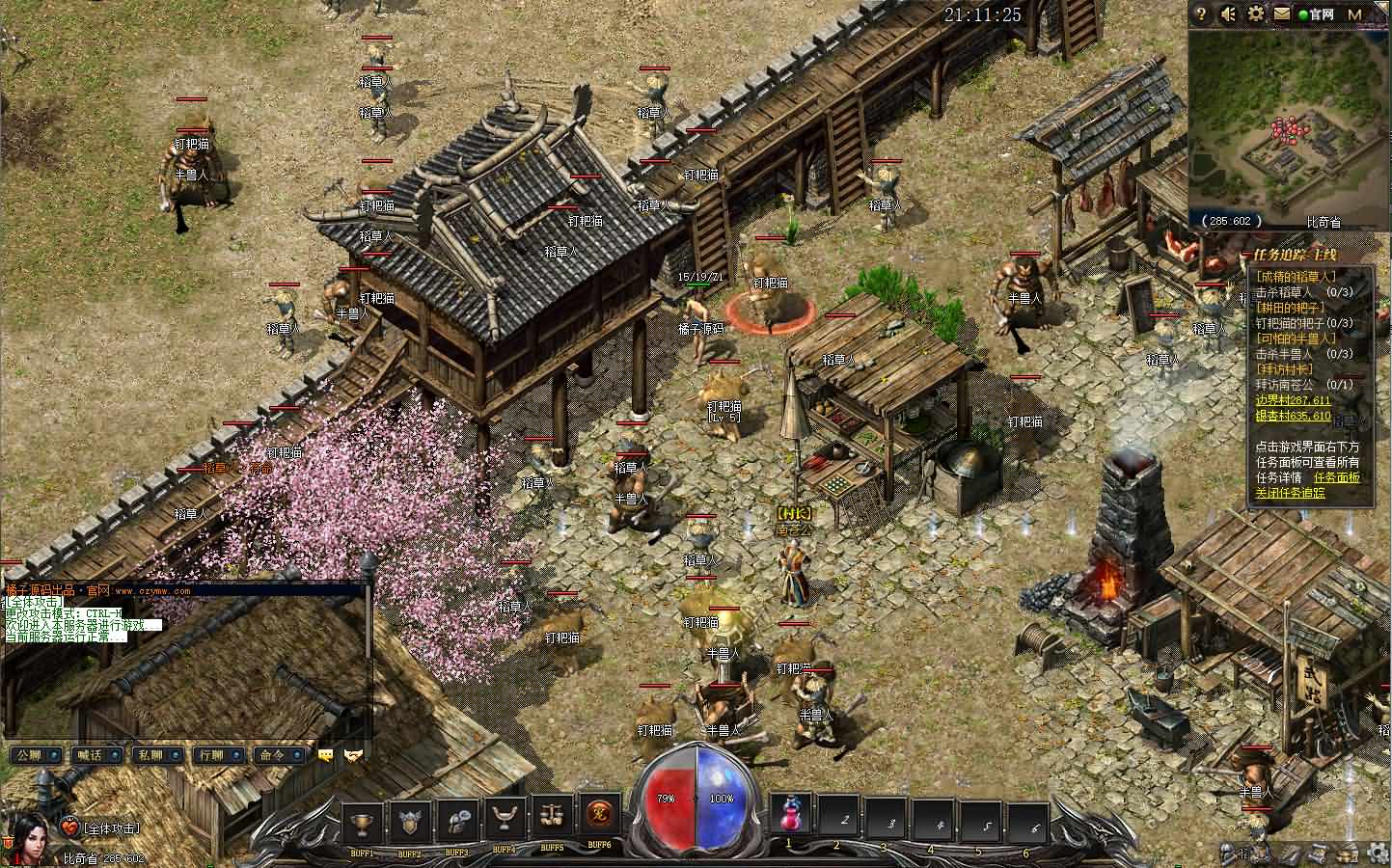Viewport: 1392px width, 868px height.
Task: Switch to the 公聊 public chat channel
Action: pos(35,755)
